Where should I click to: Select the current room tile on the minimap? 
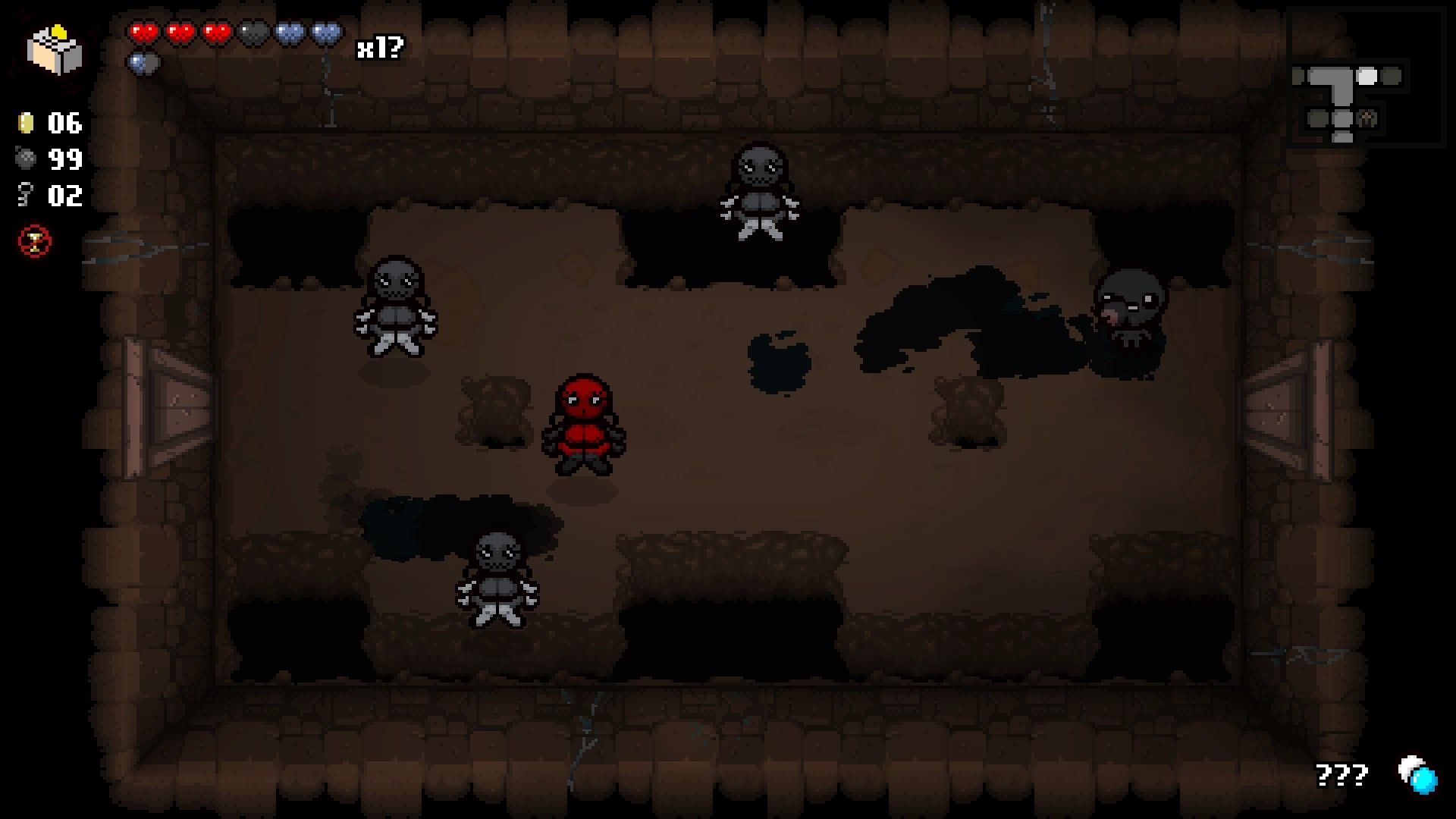point(1367,75)
